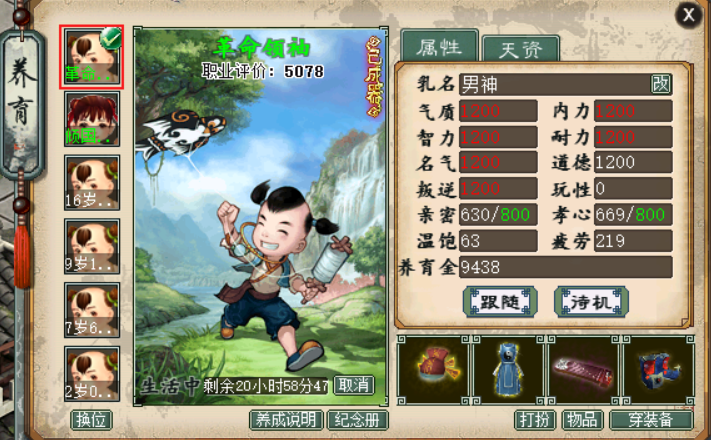Select the 16岁 child portrait

coord(92,182)
